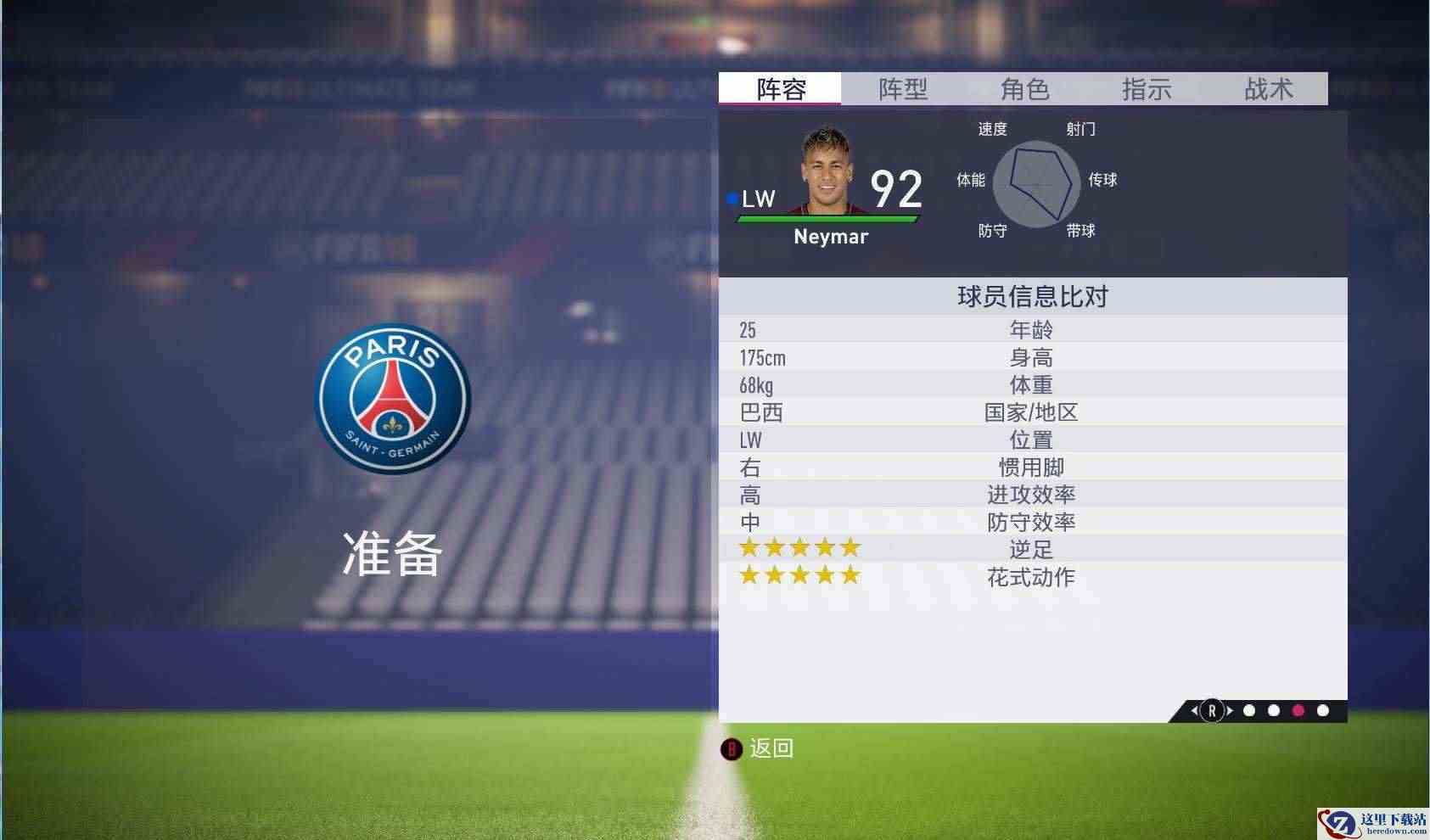Click the left page arrow
Image resolution: width=1430 pixels, height=840 pixels.
tap(1195, 711)
